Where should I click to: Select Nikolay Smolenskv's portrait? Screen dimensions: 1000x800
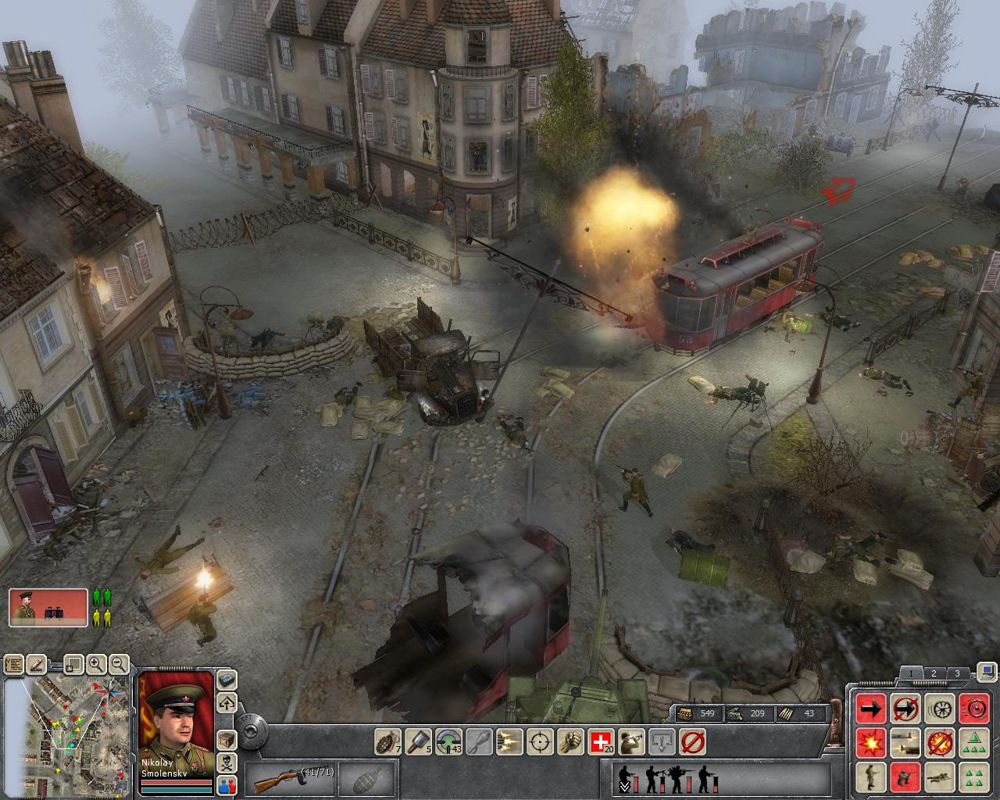coord(176,718)
